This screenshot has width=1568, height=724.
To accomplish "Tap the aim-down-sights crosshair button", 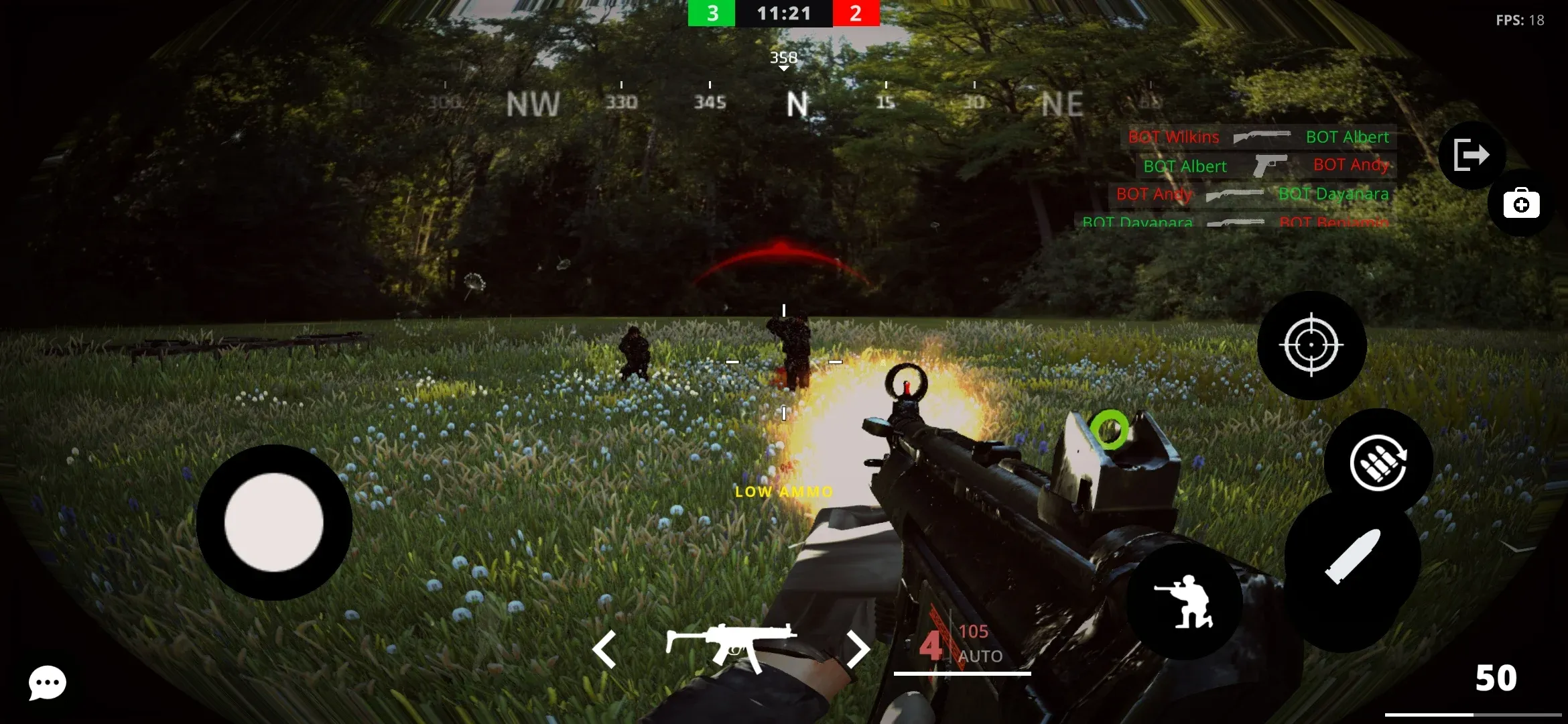I will point(1311,345).
